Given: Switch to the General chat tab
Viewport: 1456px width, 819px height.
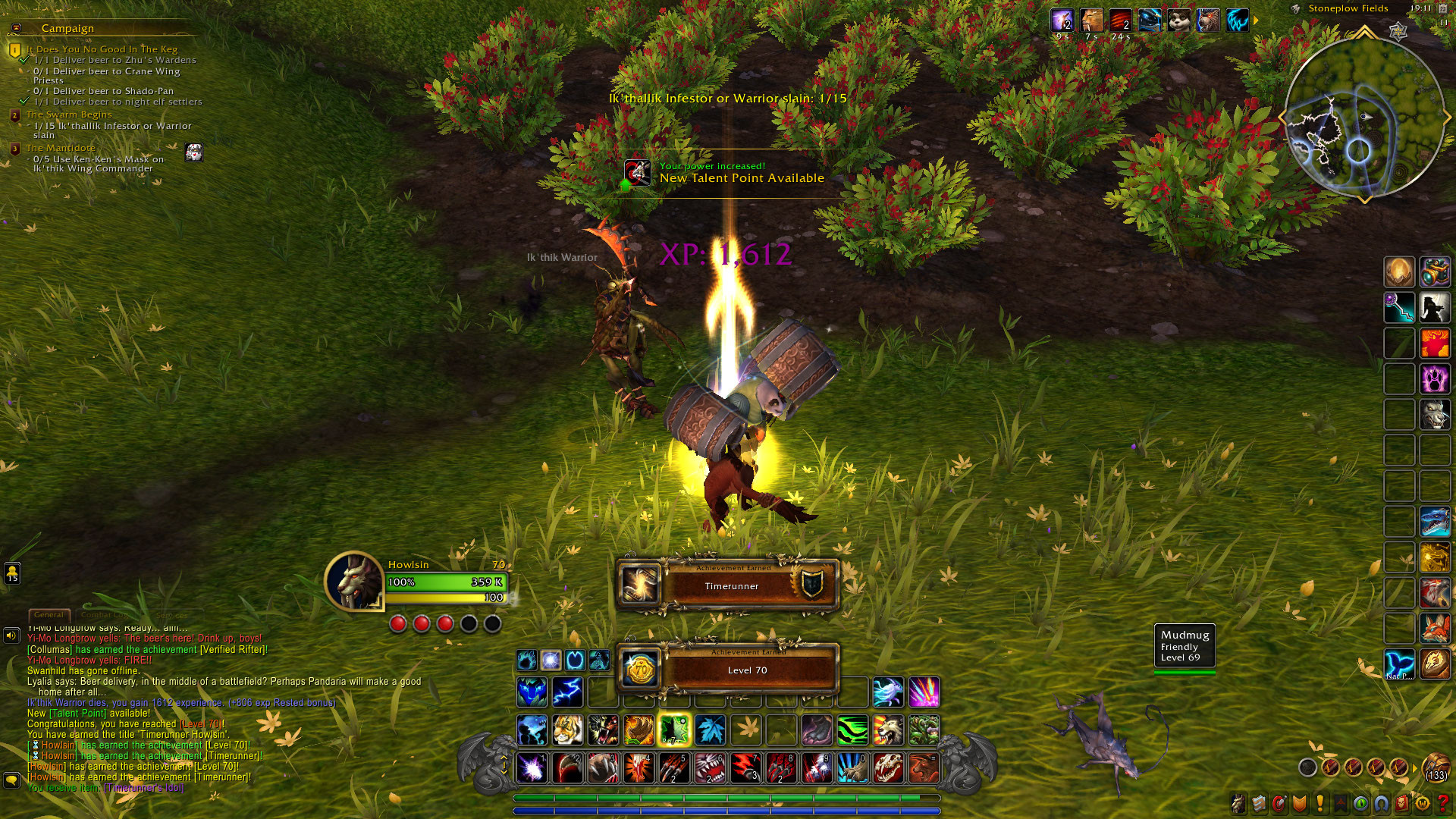Looking at the screenshot, I should pos(49,615).
